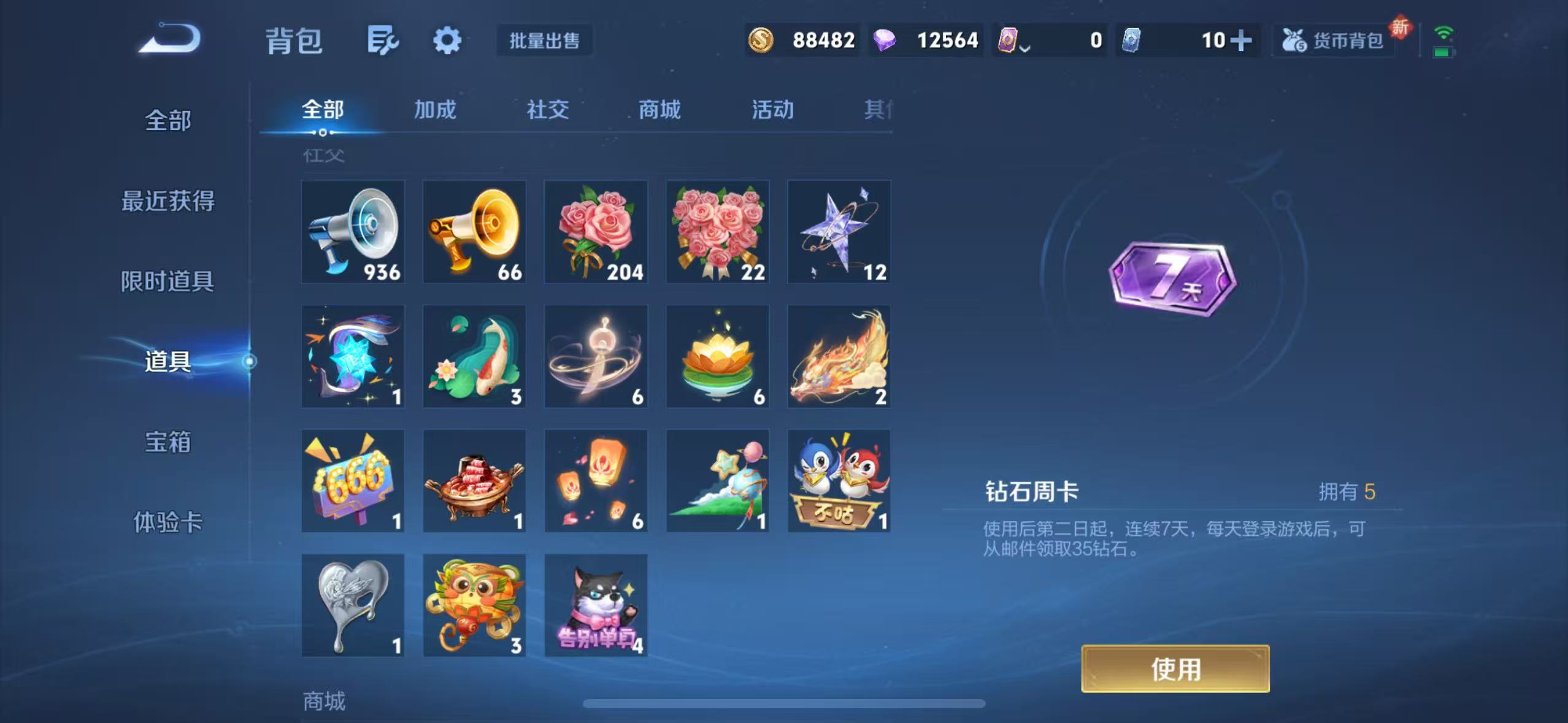The width and height of the screenshot is (1568, 723).
Task: Select the hotpot item
Action: click(x=474, y=480)
